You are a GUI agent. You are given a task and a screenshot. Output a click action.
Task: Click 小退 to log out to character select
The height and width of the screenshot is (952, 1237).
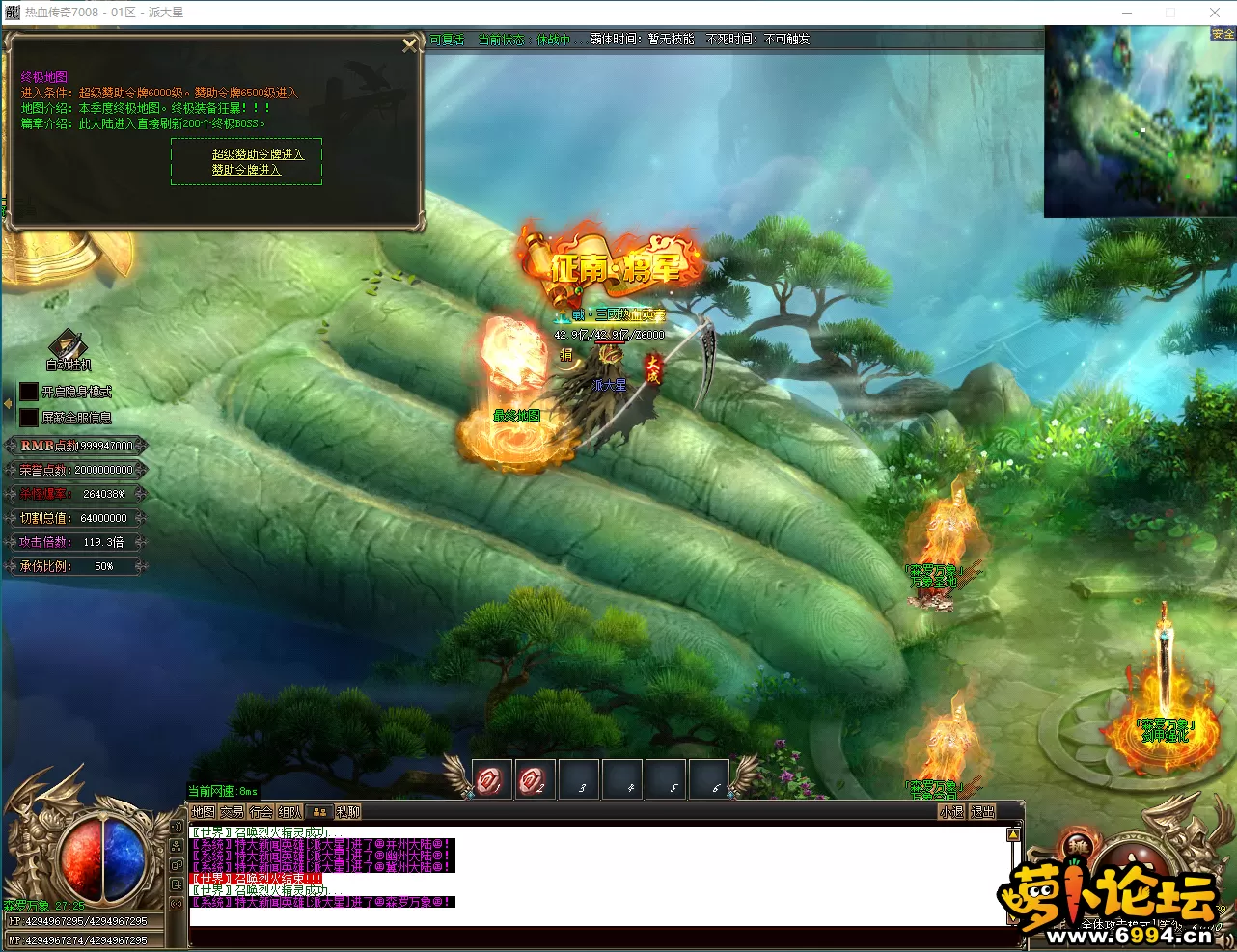coord(951,812)
